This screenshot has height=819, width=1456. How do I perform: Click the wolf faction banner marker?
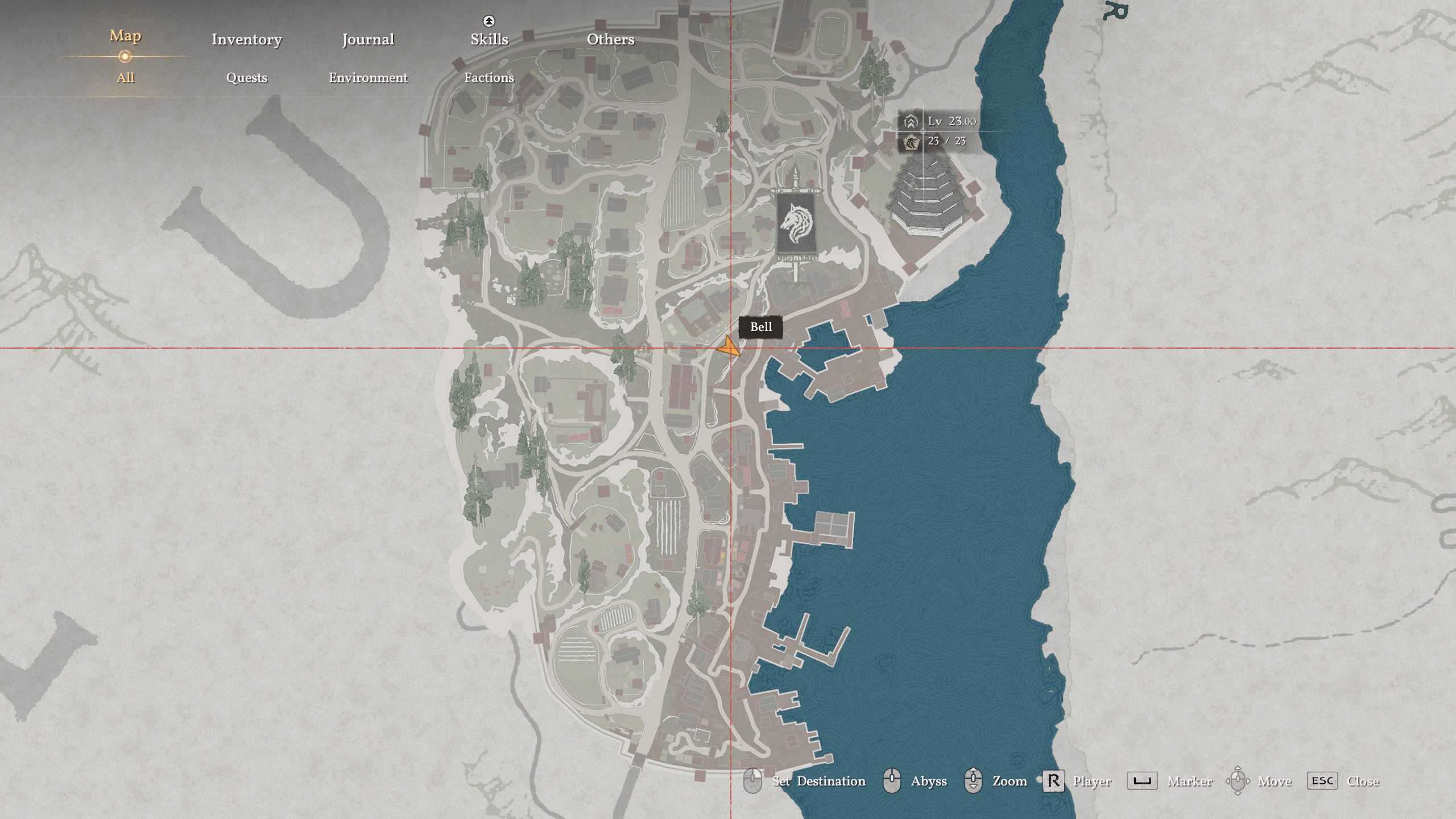coord(797,224)
